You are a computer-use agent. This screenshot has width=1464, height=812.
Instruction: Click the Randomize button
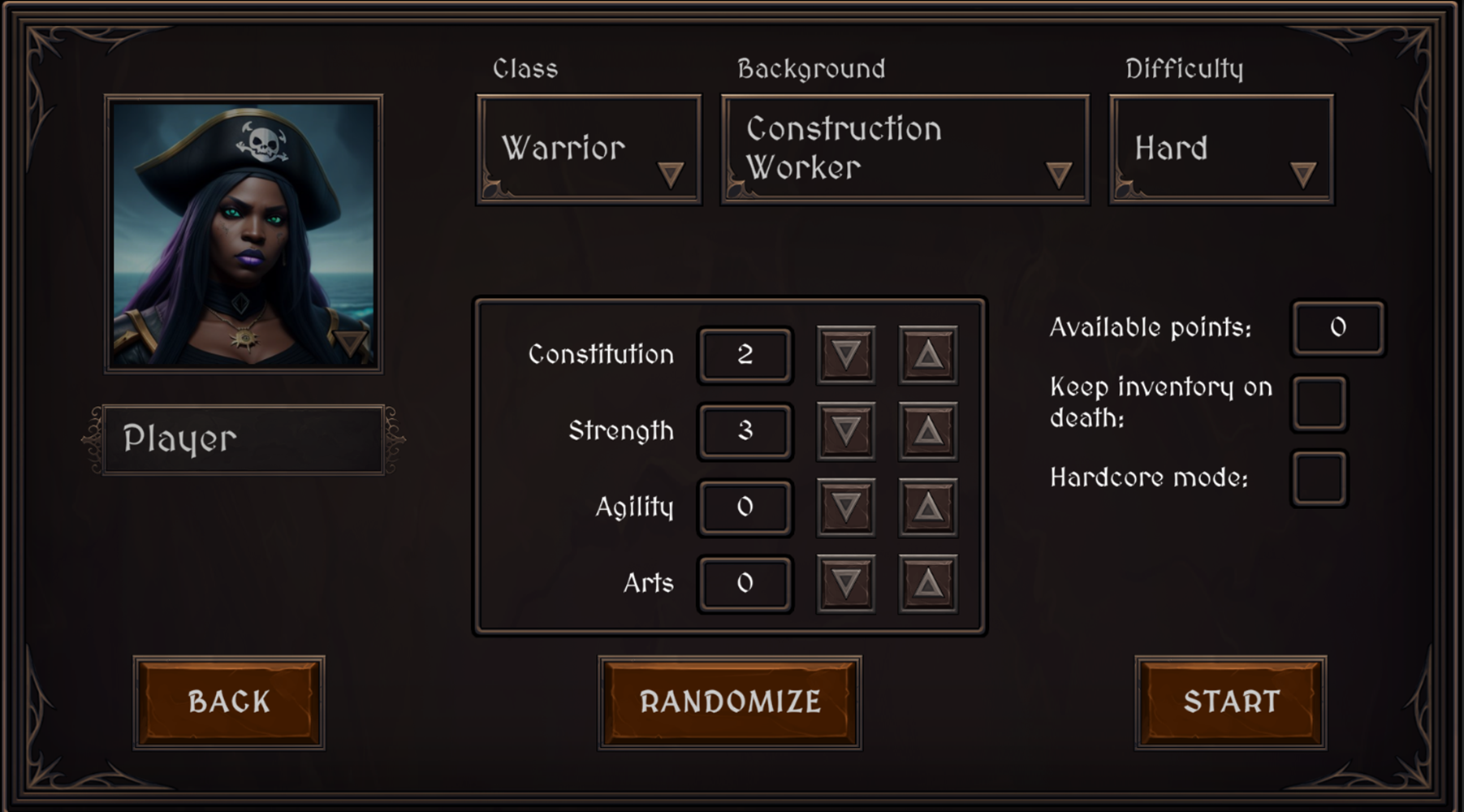click(x=730, y=701)
